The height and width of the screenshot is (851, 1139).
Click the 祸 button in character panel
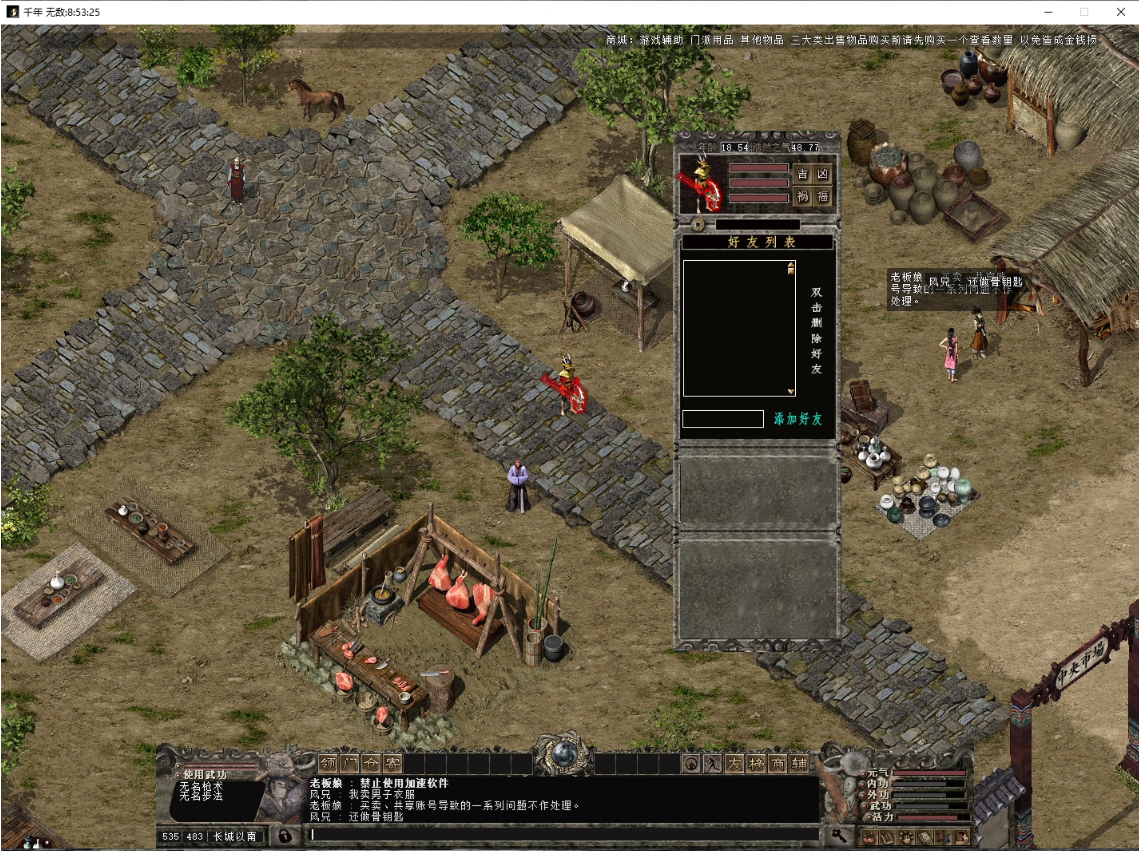click(x=802, y=196)
